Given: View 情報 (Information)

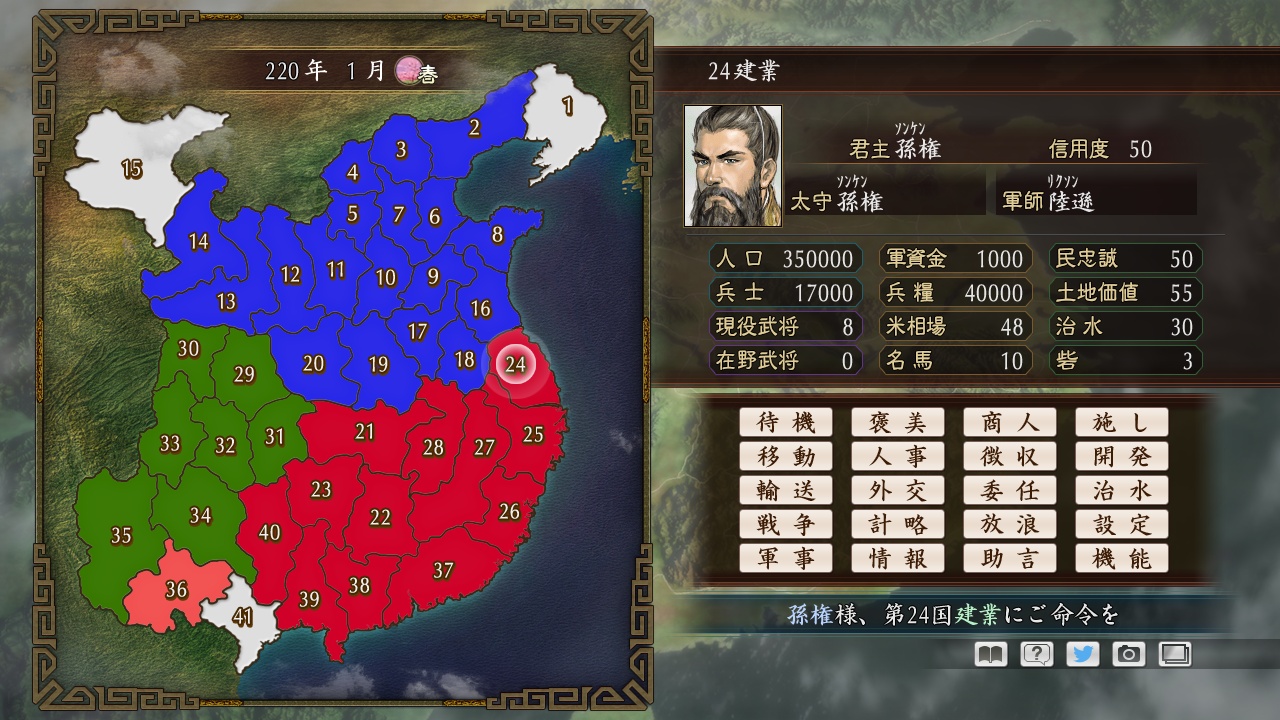Looking at the screenshot, I should [898, 558].
